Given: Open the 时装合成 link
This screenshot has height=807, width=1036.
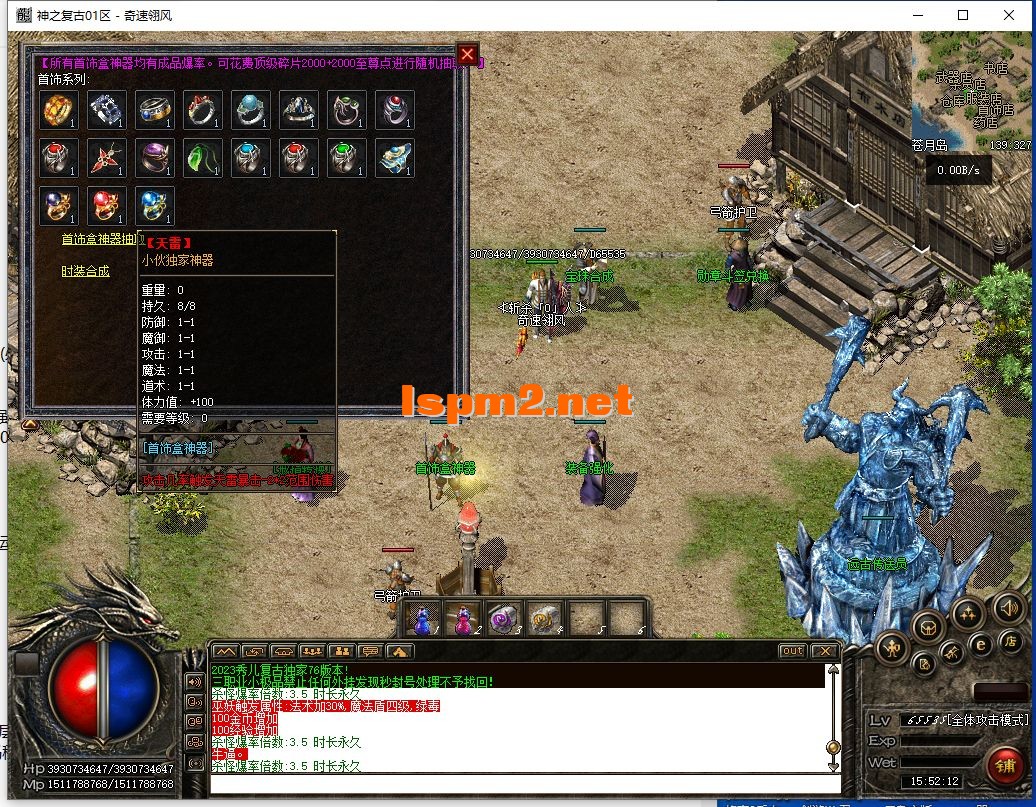Looking at the screenshot, I should tap(86, 271).
